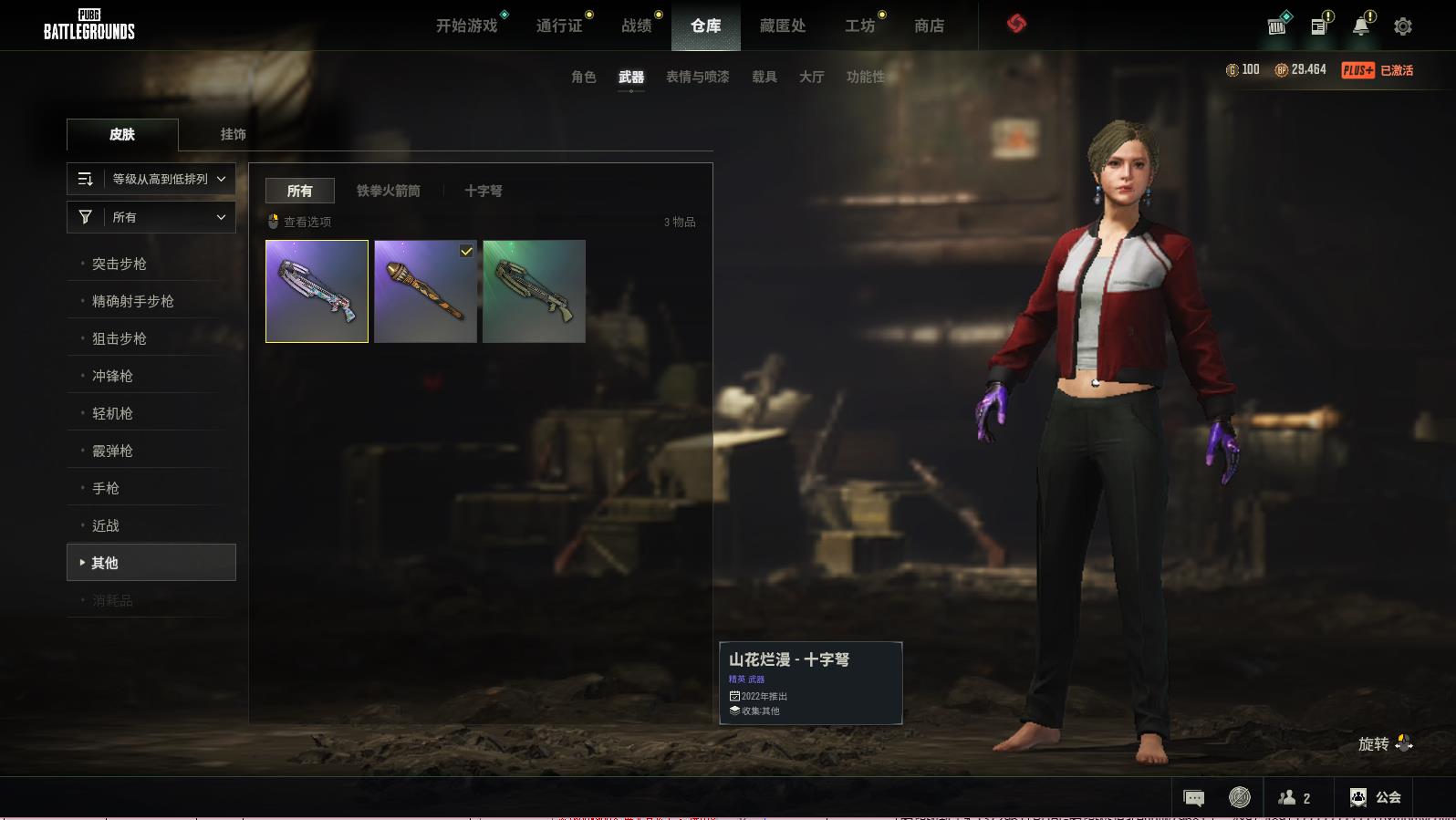Choose the 突击步枪 weapon category

120,264
